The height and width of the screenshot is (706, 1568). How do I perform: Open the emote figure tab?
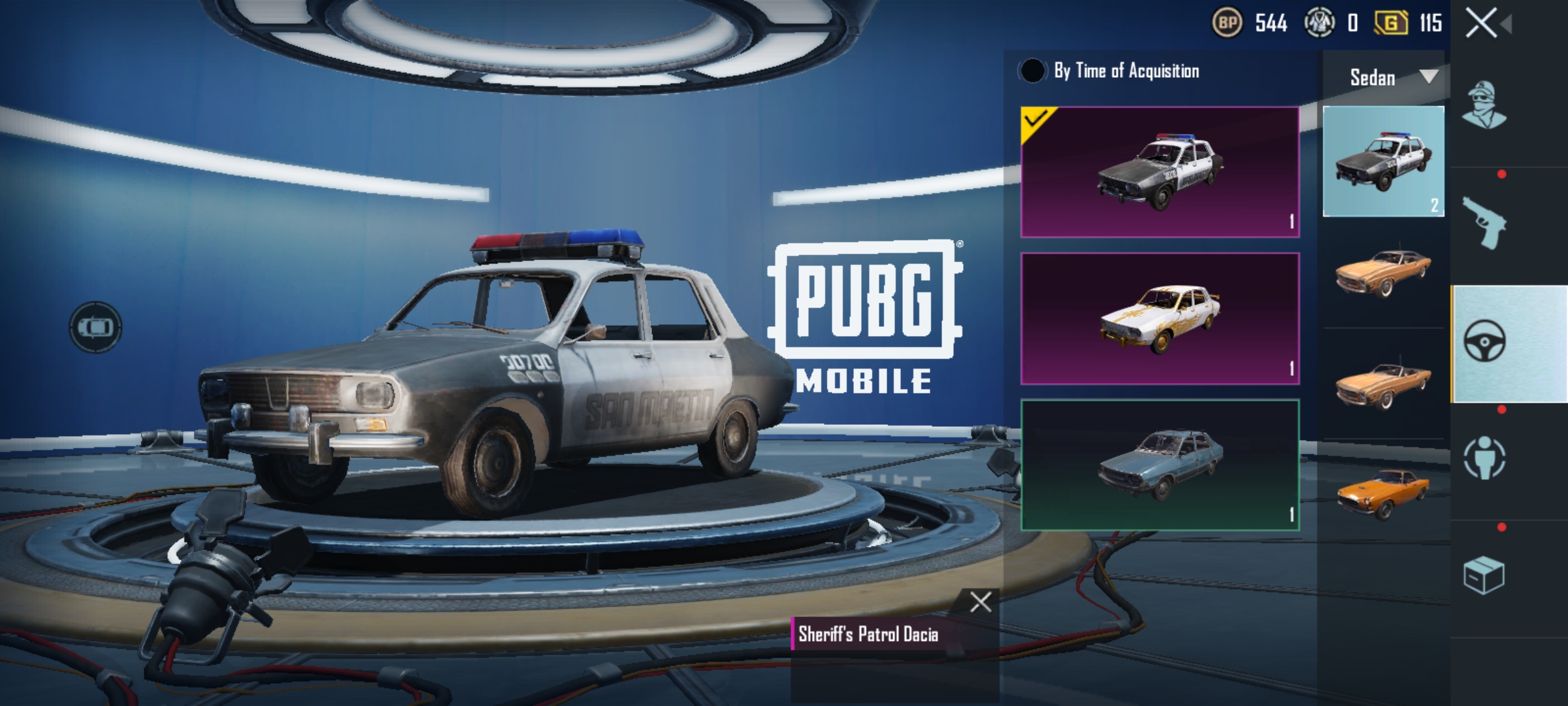[1484, 458]
